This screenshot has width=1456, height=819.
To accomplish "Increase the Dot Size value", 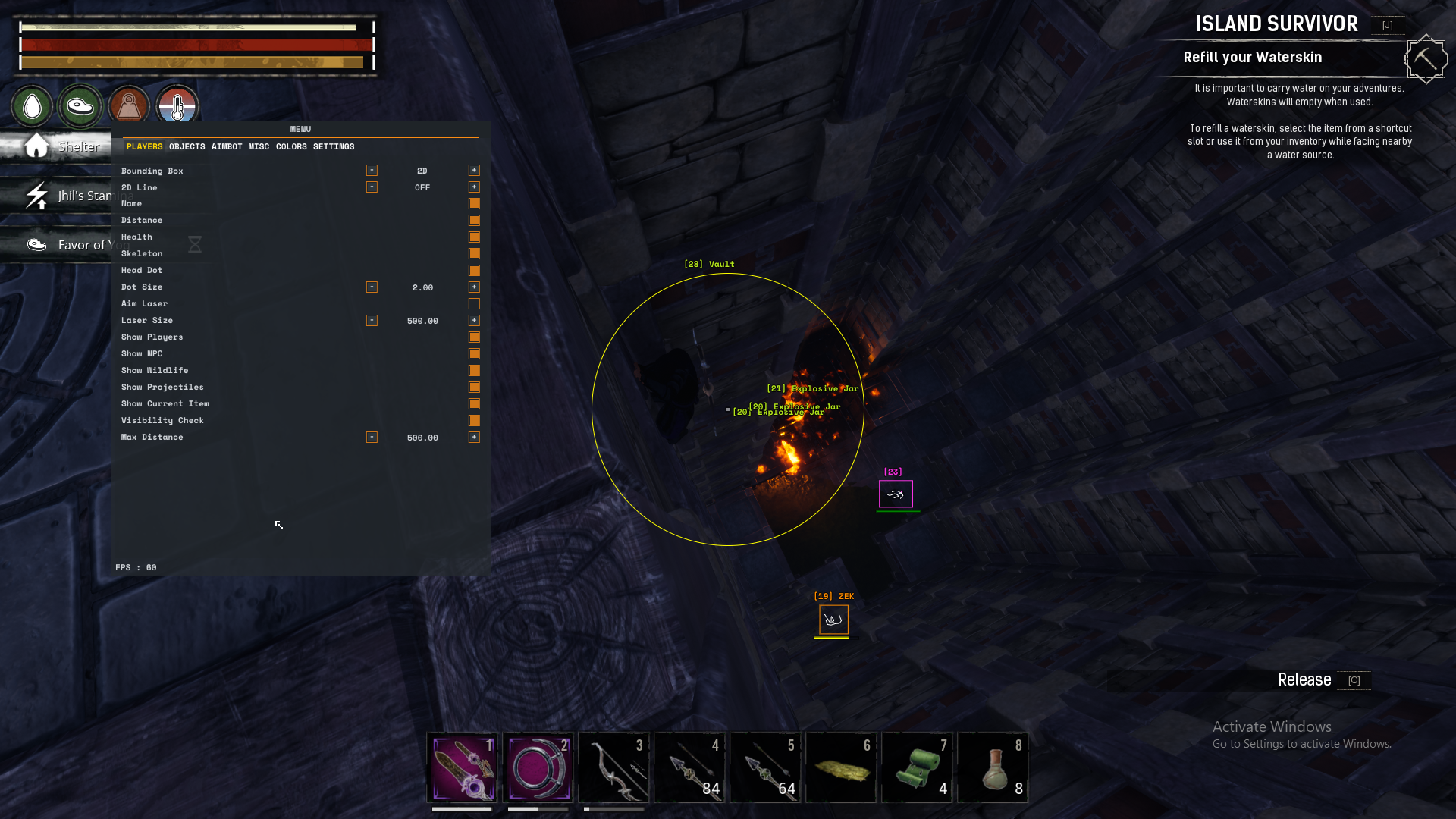I will point(474,287).
